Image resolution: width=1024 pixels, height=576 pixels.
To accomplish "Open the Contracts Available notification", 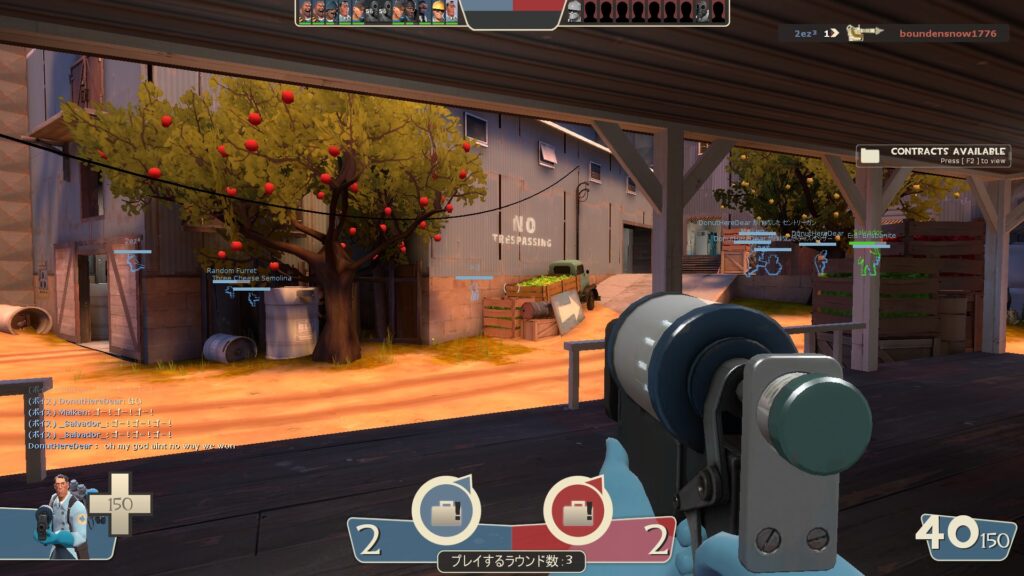I will [934, 155].
